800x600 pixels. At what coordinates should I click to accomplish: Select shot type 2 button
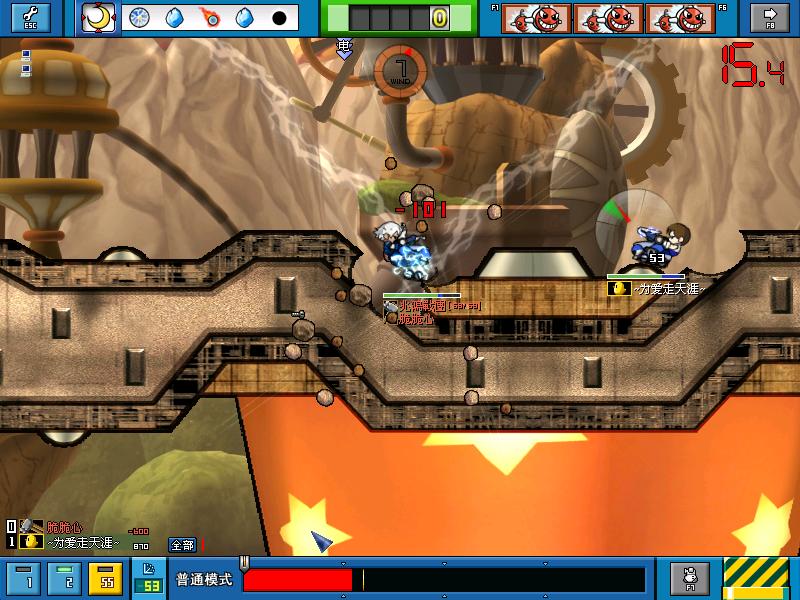[x=65, y=578]
